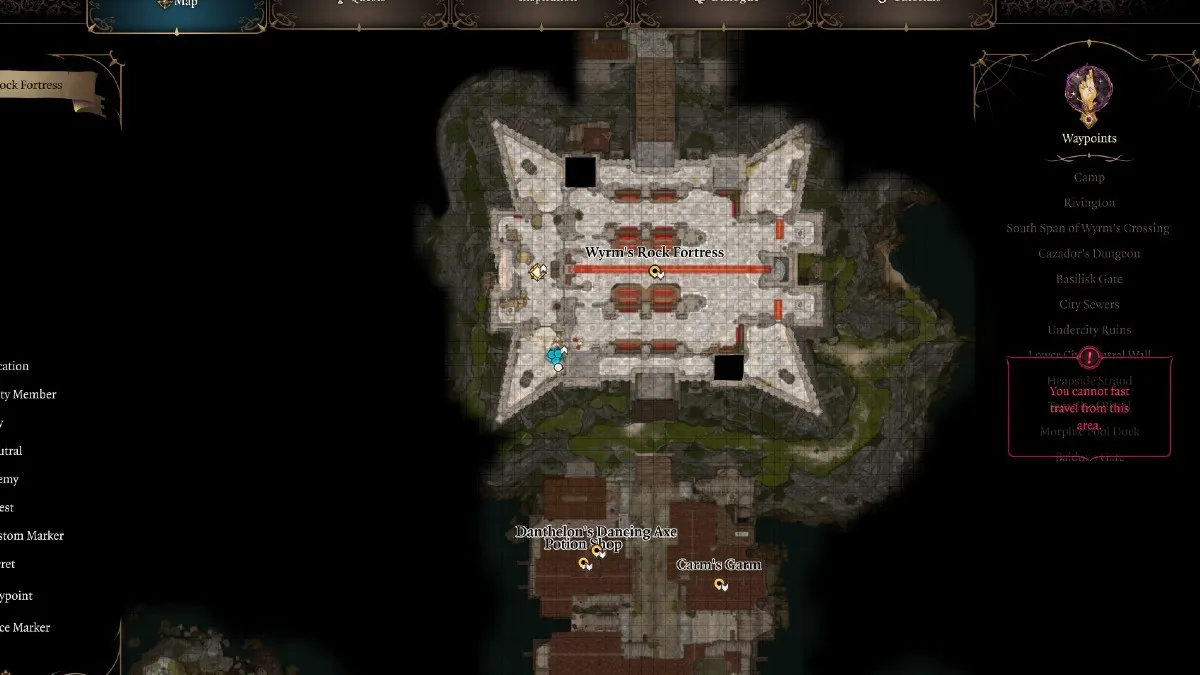
Task: Click the Wyrm's Rock Fortress map marker
Action: coord(656,272)
